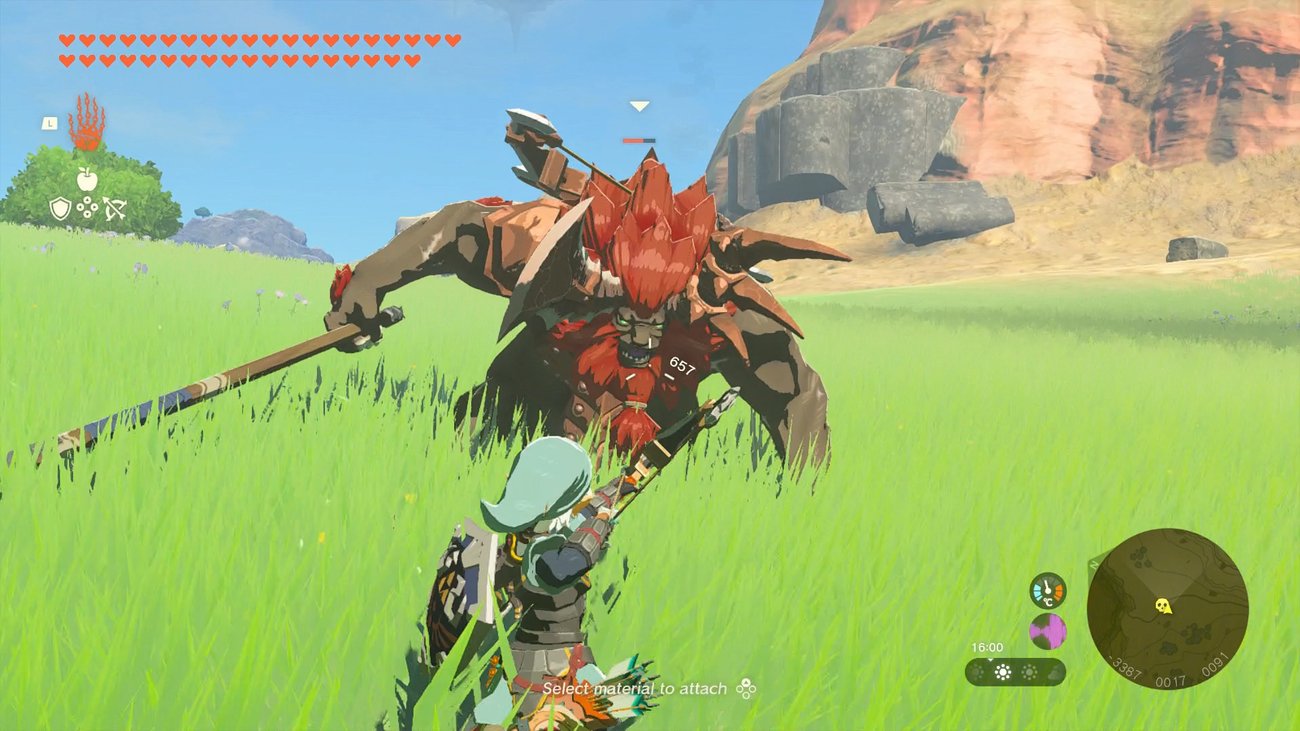The width and height of the screenshot is (1300, 731).
Task: Click the N compass marker on the minimap
Action: pos(1093,564)
